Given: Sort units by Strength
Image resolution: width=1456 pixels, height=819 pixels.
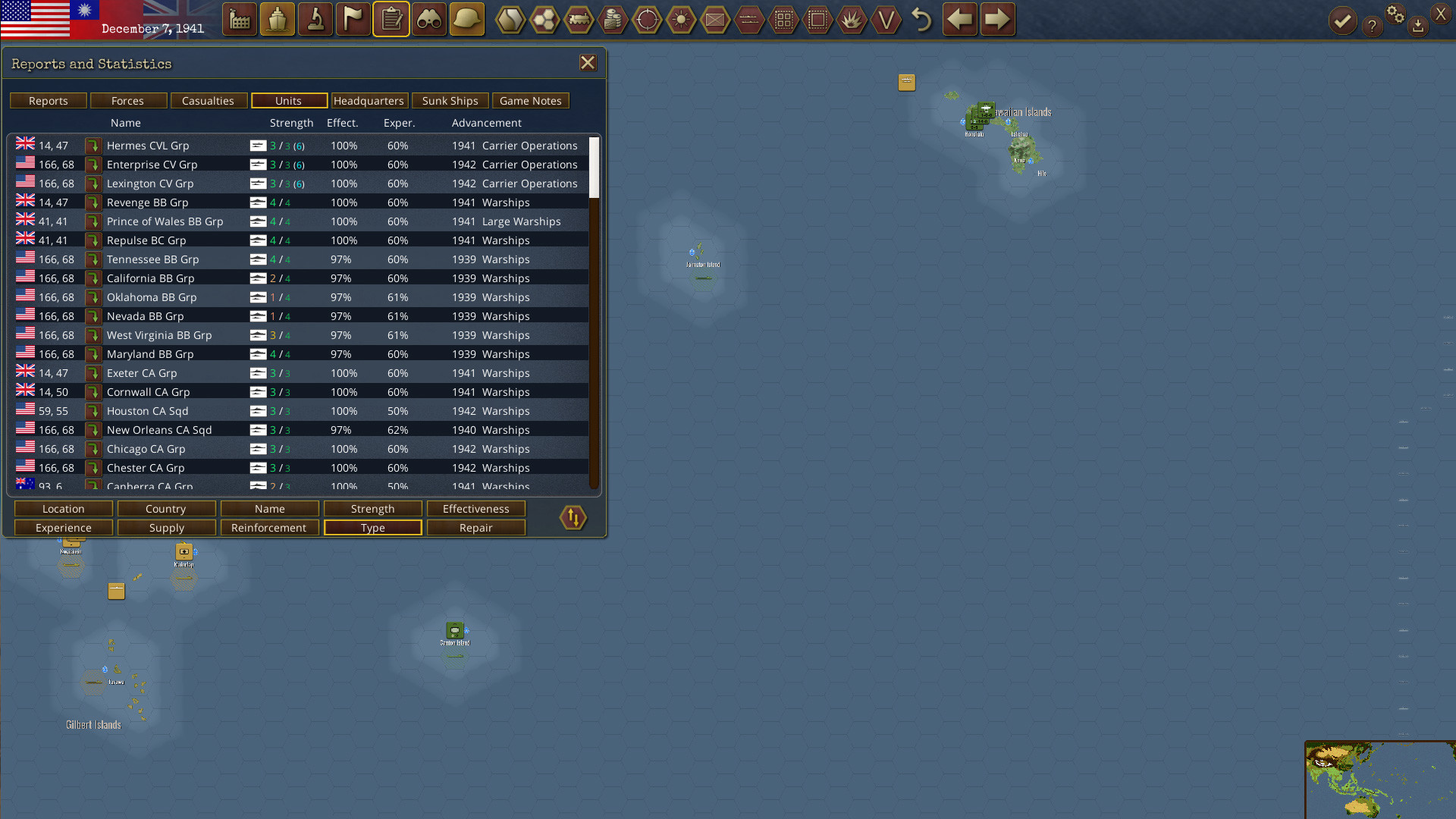Looking at the screenshot, I should click(x=372, y=509).
